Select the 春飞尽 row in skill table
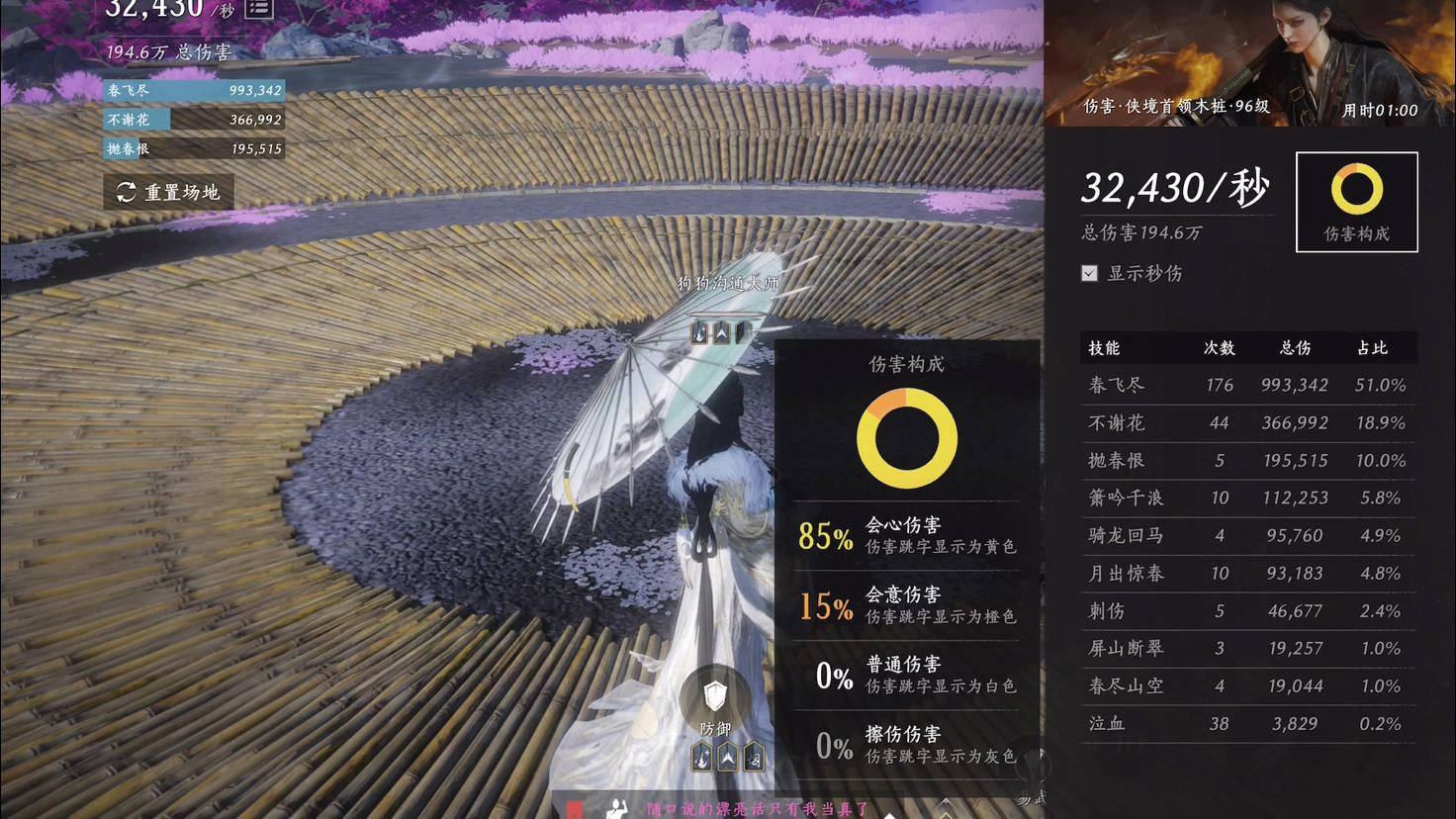This screenshot has height=819, width=1456. pos(1247,385)
